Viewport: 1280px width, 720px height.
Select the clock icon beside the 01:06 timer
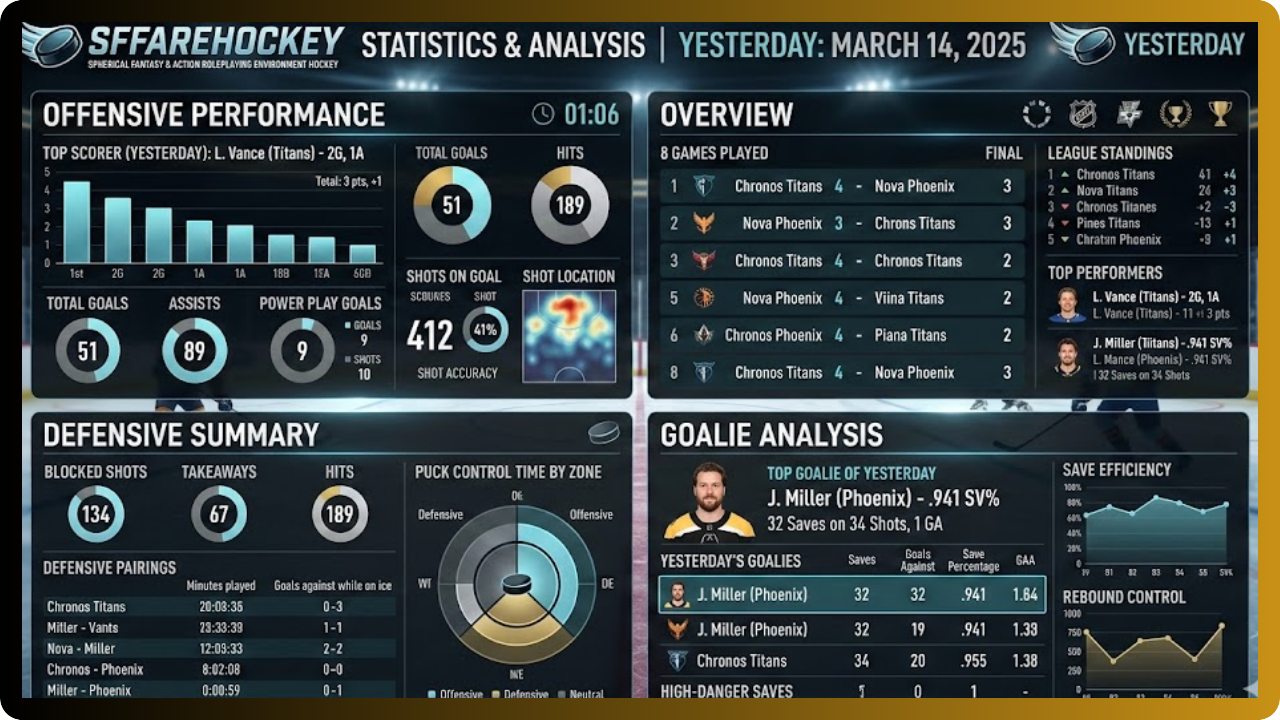[x=543, y=114]
